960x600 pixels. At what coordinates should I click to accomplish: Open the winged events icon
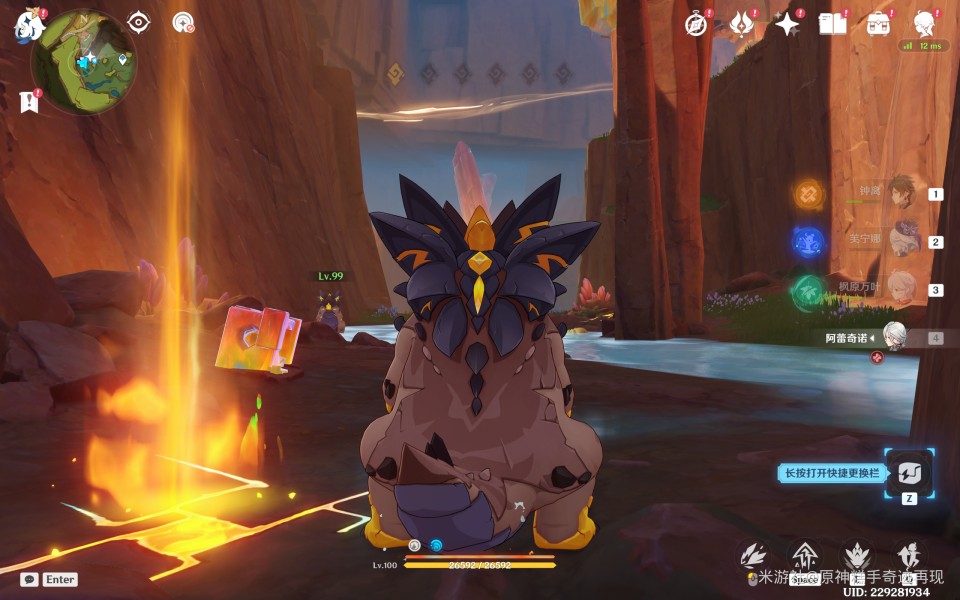pyautogui.click(x=741, y=24)
